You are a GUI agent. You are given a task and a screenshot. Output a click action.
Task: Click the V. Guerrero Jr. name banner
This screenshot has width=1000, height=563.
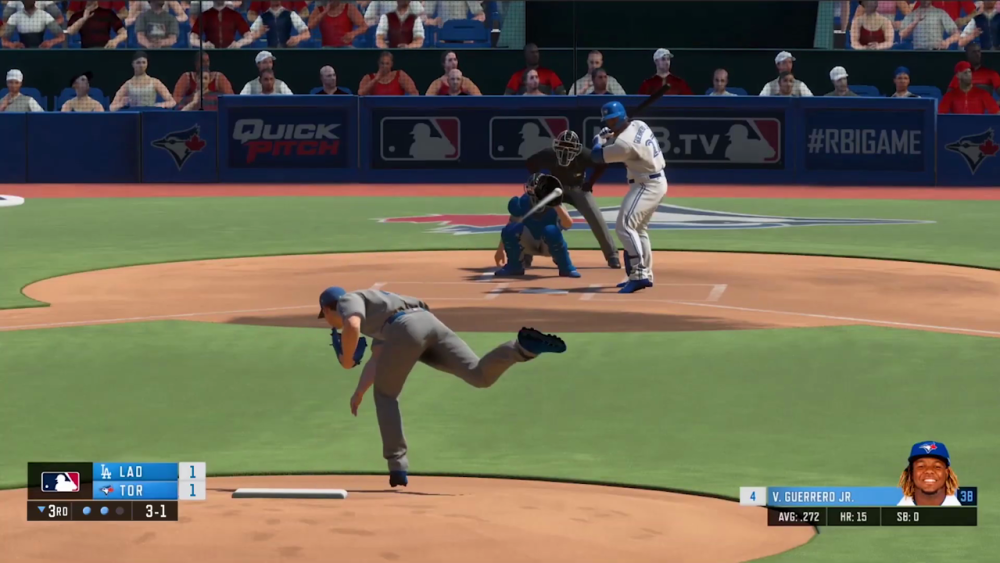(x=832, y=496)
